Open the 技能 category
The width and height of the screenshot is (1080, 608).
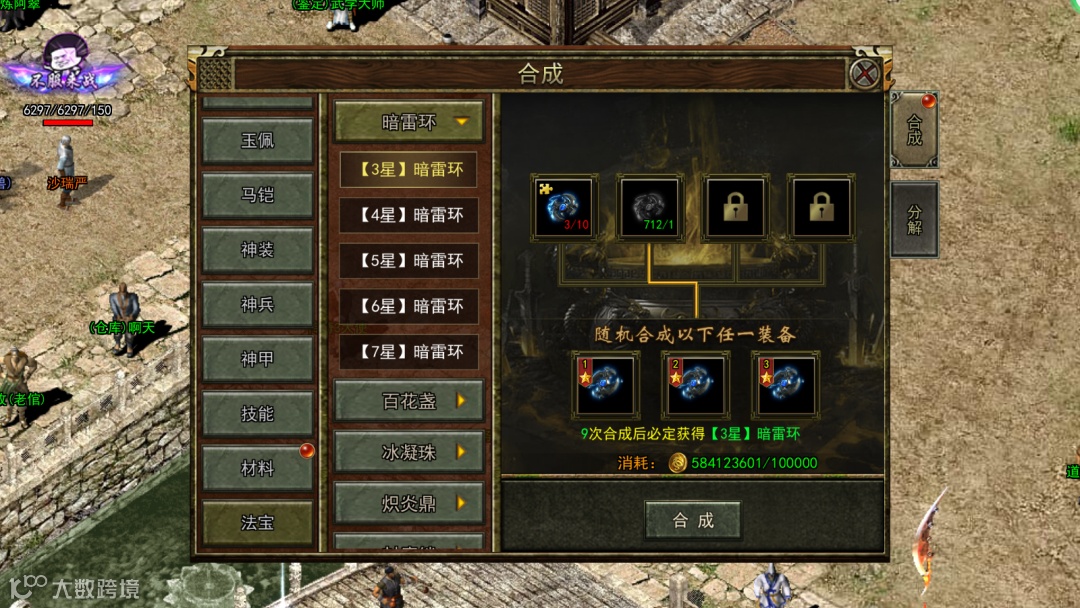click(x=257, y=413)
